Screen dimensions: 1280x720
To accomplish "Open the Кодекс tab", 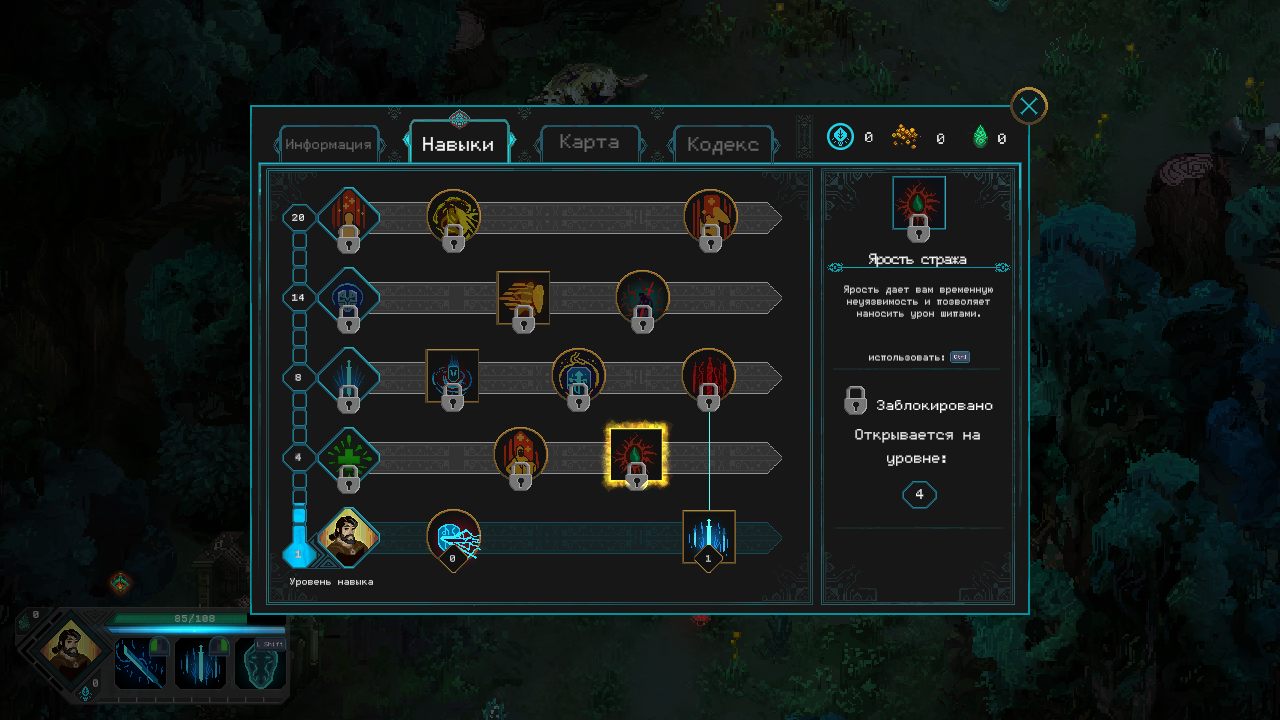I will tap(722, 144).
